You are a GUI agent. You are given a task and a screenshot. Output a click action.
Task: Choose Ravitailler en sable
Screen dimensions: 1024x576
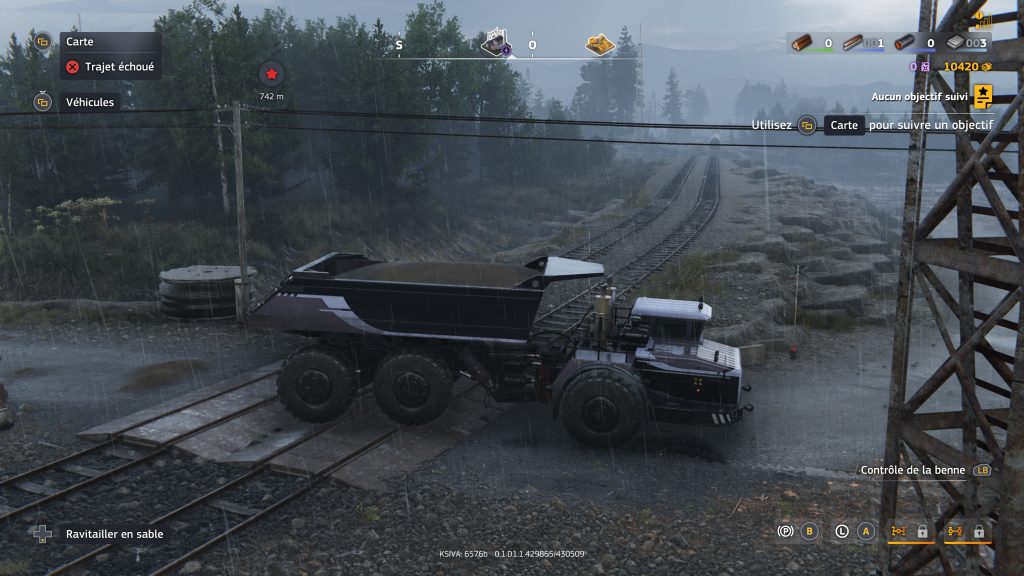(114, 534)
